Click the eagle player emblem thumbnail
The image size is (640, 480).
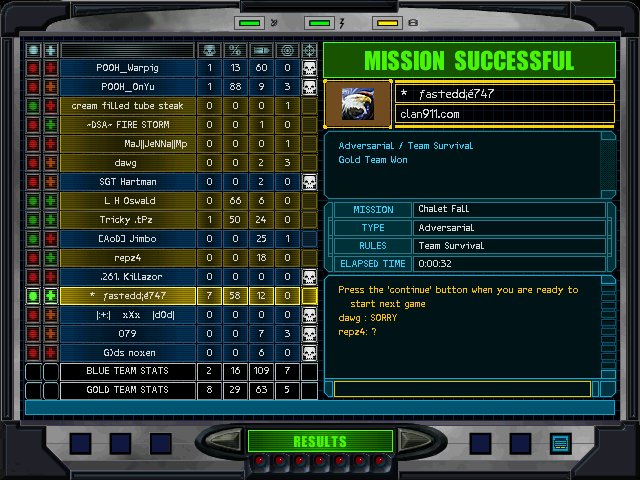(358, 104)
